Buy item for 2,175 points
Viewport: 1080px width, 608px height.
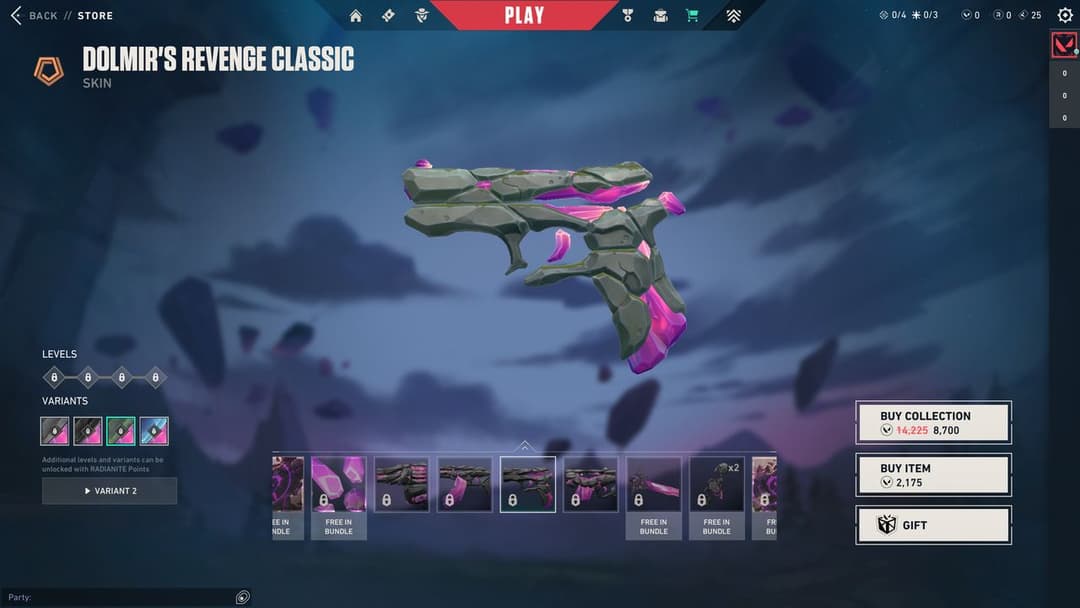[933, 475]
